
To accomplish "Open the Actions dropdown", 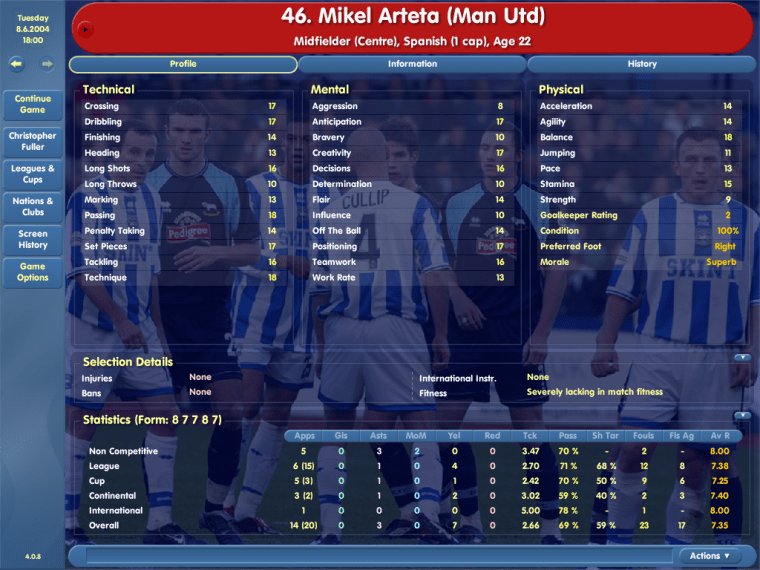I will tap(709, 556).
